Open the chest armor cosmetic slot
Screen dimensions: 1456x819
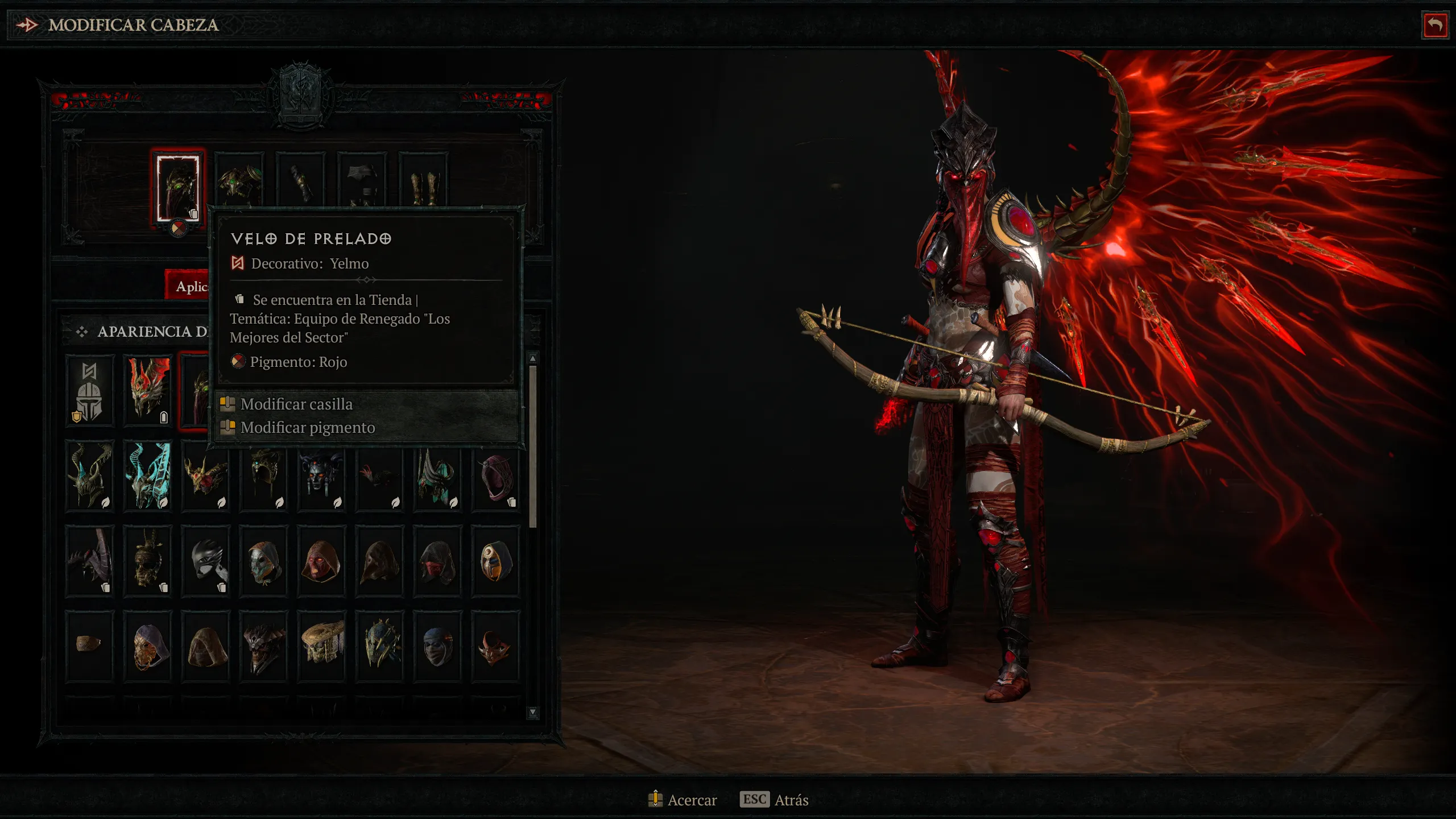[x=239, y=180]
